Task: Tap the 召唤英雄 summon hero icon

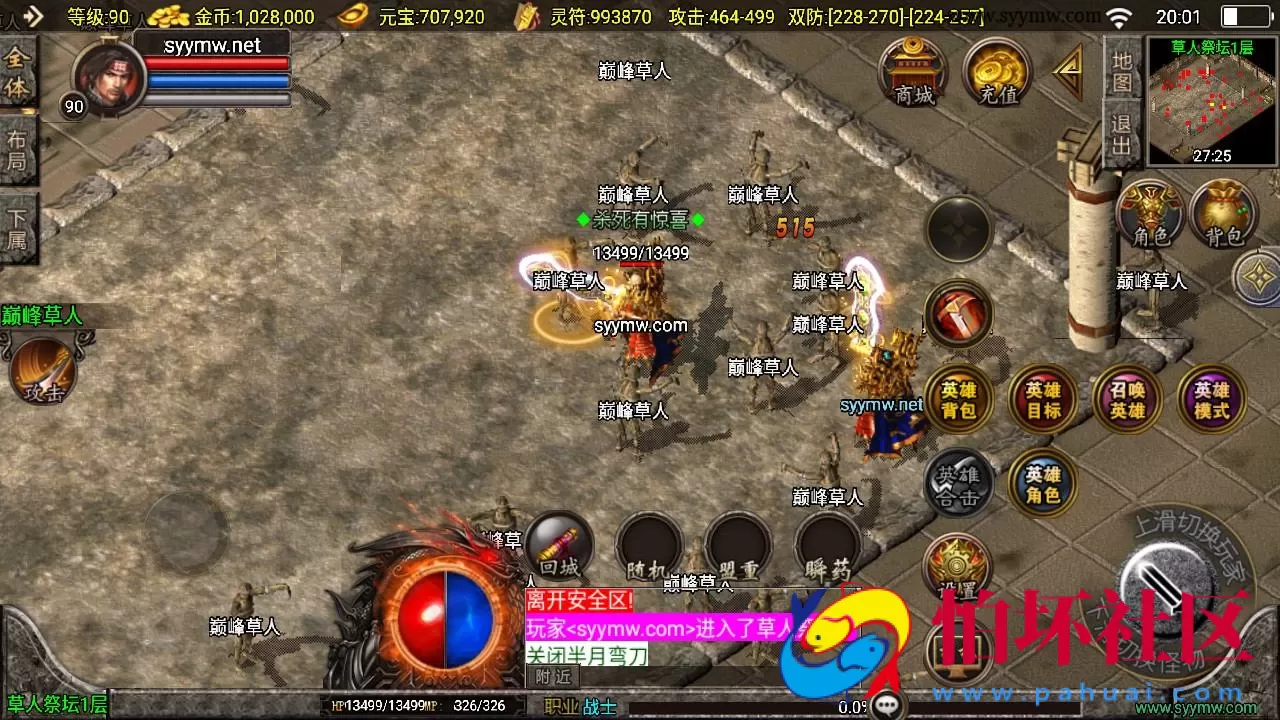Action: 1127,397
